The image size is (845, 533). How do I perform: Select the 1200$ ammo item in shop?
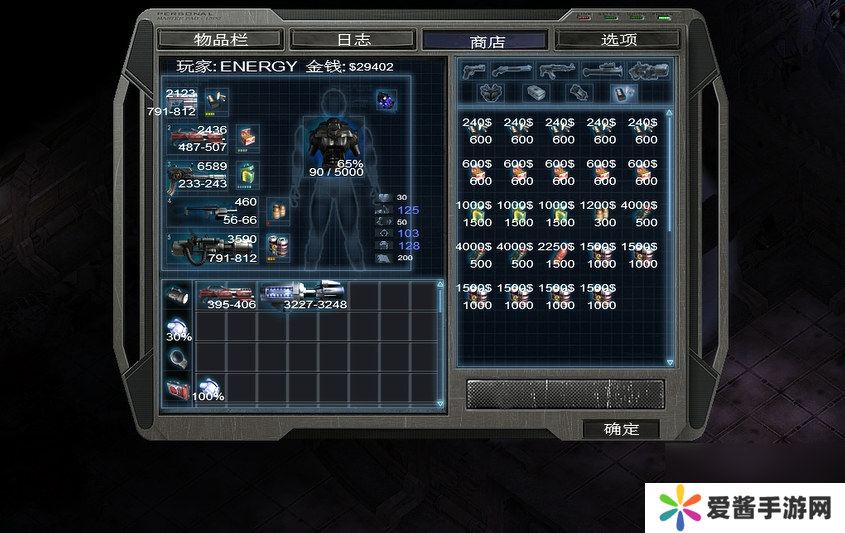coord(604,215)
